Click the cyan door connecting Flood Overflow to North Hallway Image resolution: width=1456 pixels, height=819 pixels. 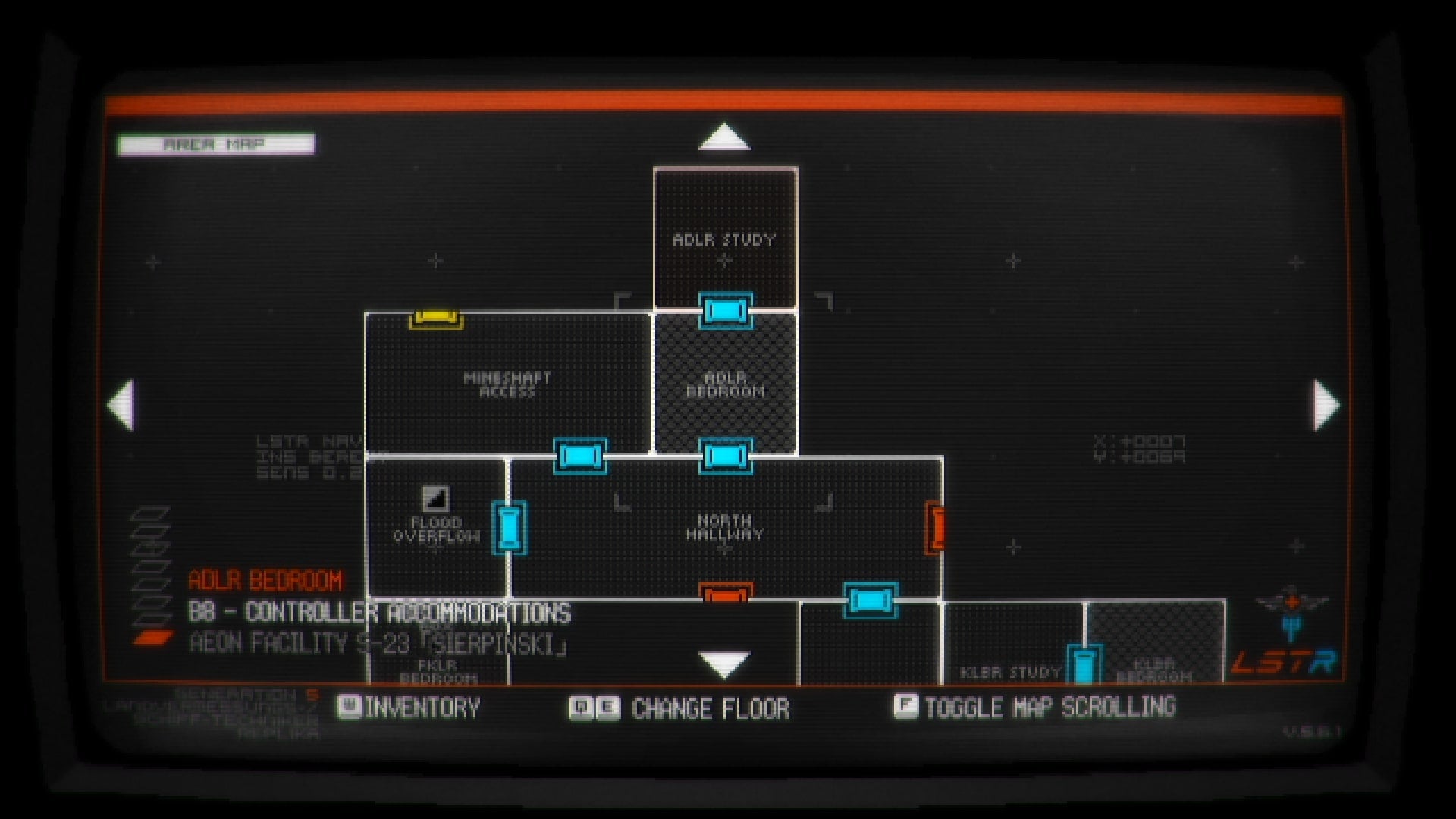pos(510,529)
